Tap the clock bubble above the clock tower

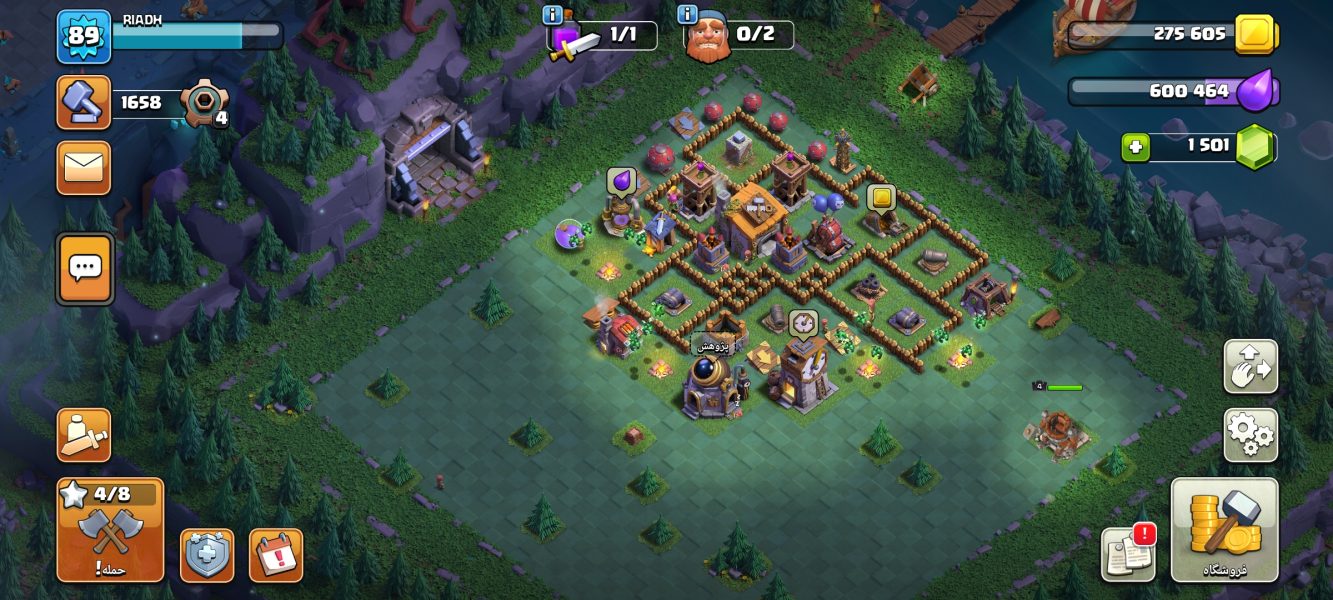tap(802, 323)
